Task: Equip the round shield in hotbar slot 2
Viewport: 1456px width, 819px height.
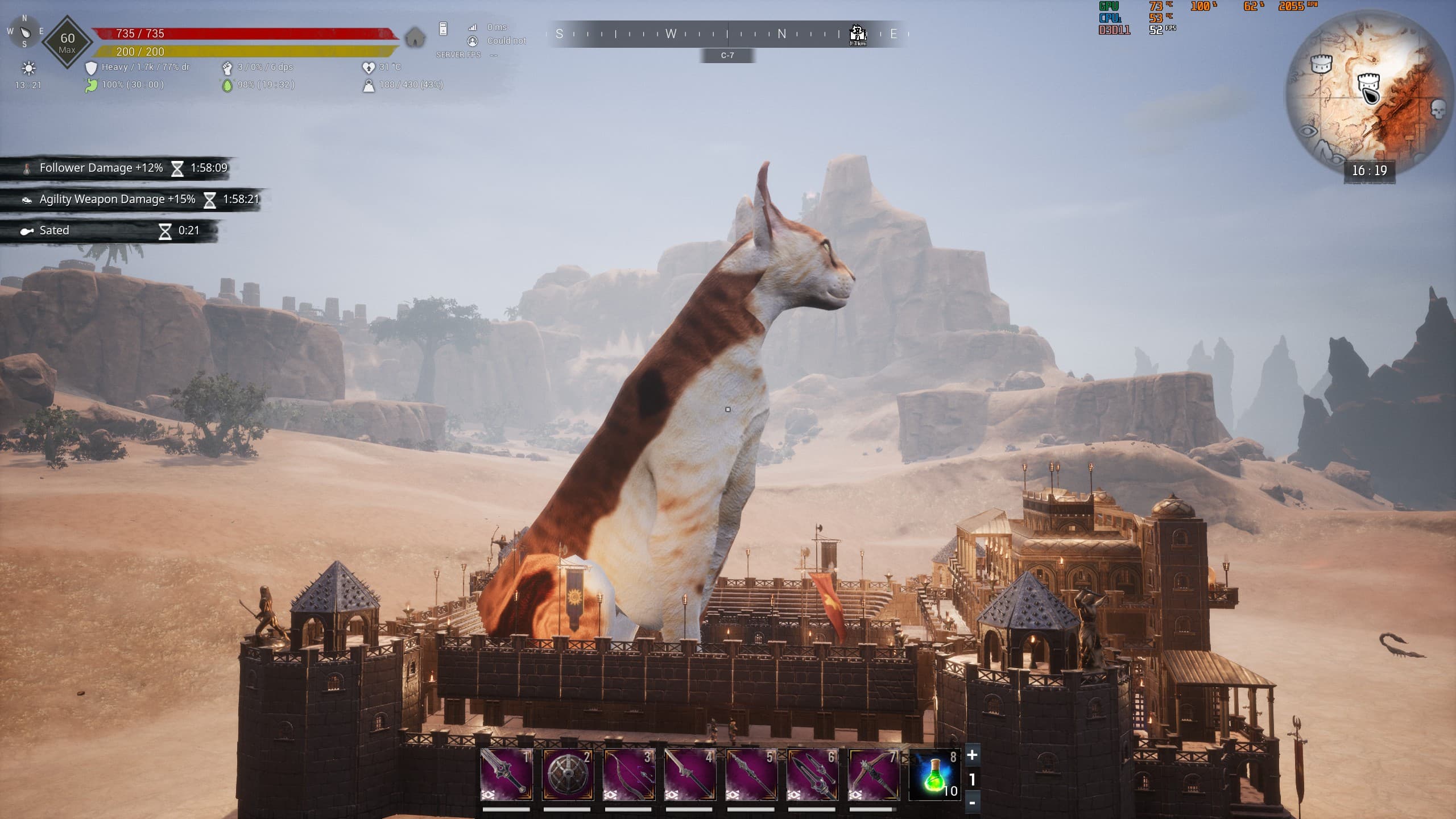Action: pyautogui.click(x=568, y=774)
